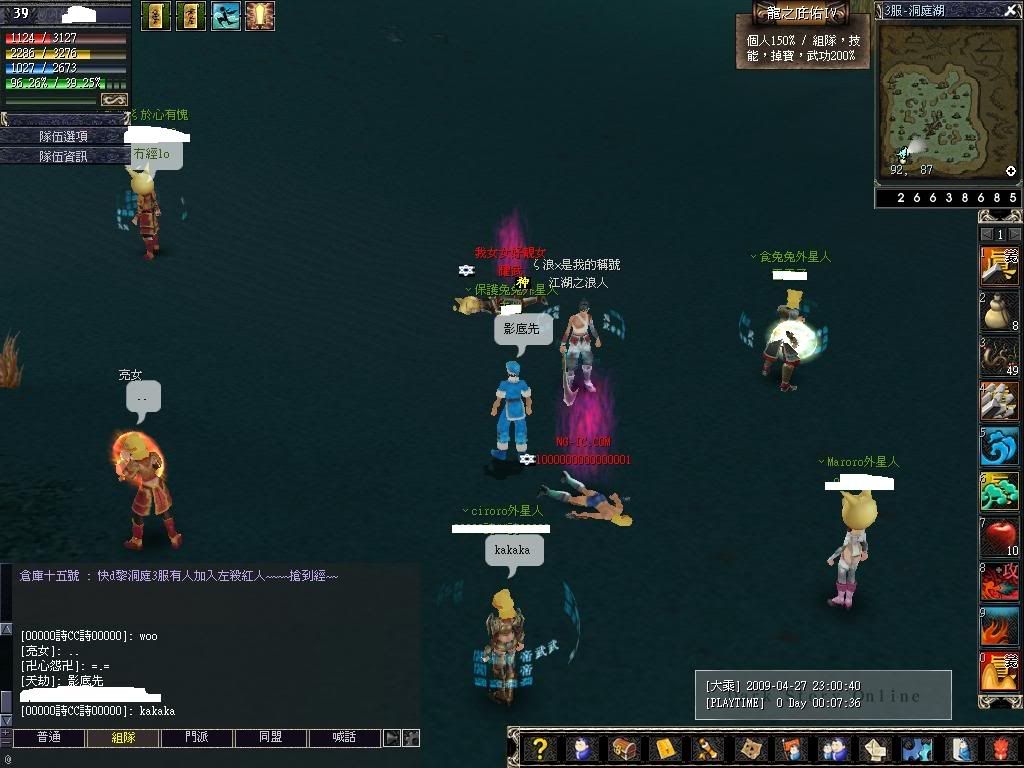Activate the green cloud skill in slot 6
Screen dimensions: 1024x768
tap(998, 492)
